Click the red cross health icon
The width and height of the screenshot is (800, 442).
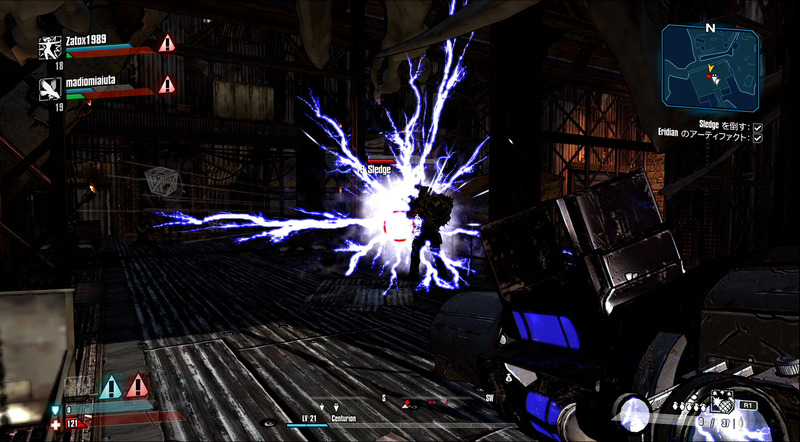[x=55, y=424]
